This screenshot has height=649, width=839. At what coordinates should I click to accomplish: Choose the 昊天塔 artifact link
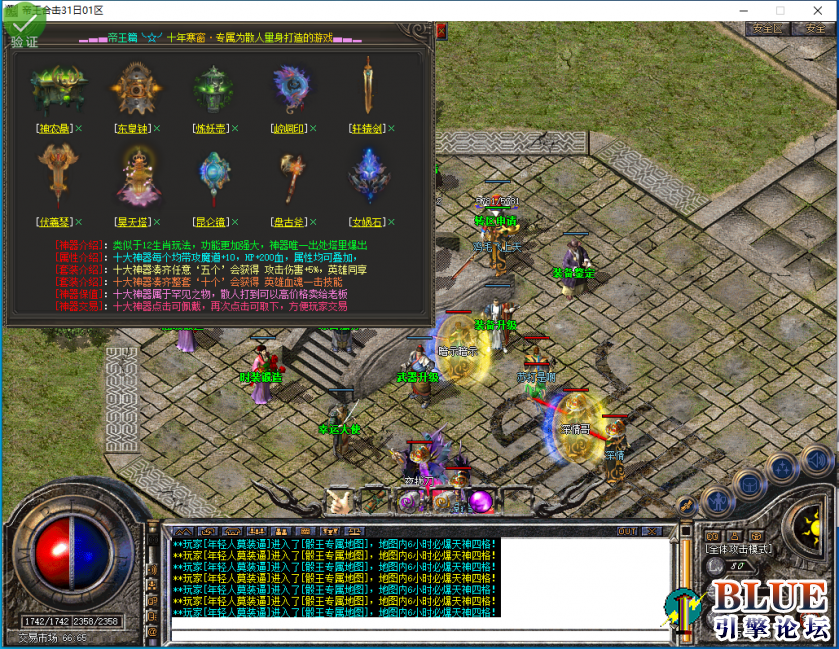pos(132,221)
